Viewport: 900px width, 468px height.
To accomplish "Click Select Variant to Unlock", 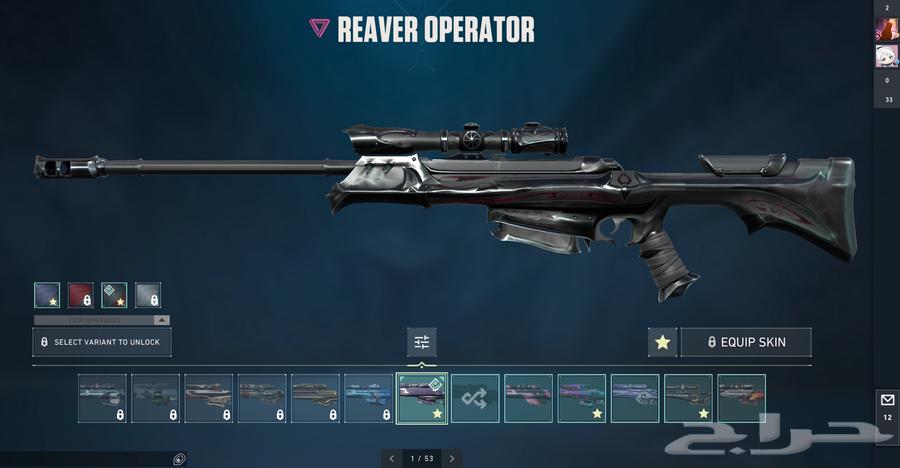I will [x=102, y=342].
